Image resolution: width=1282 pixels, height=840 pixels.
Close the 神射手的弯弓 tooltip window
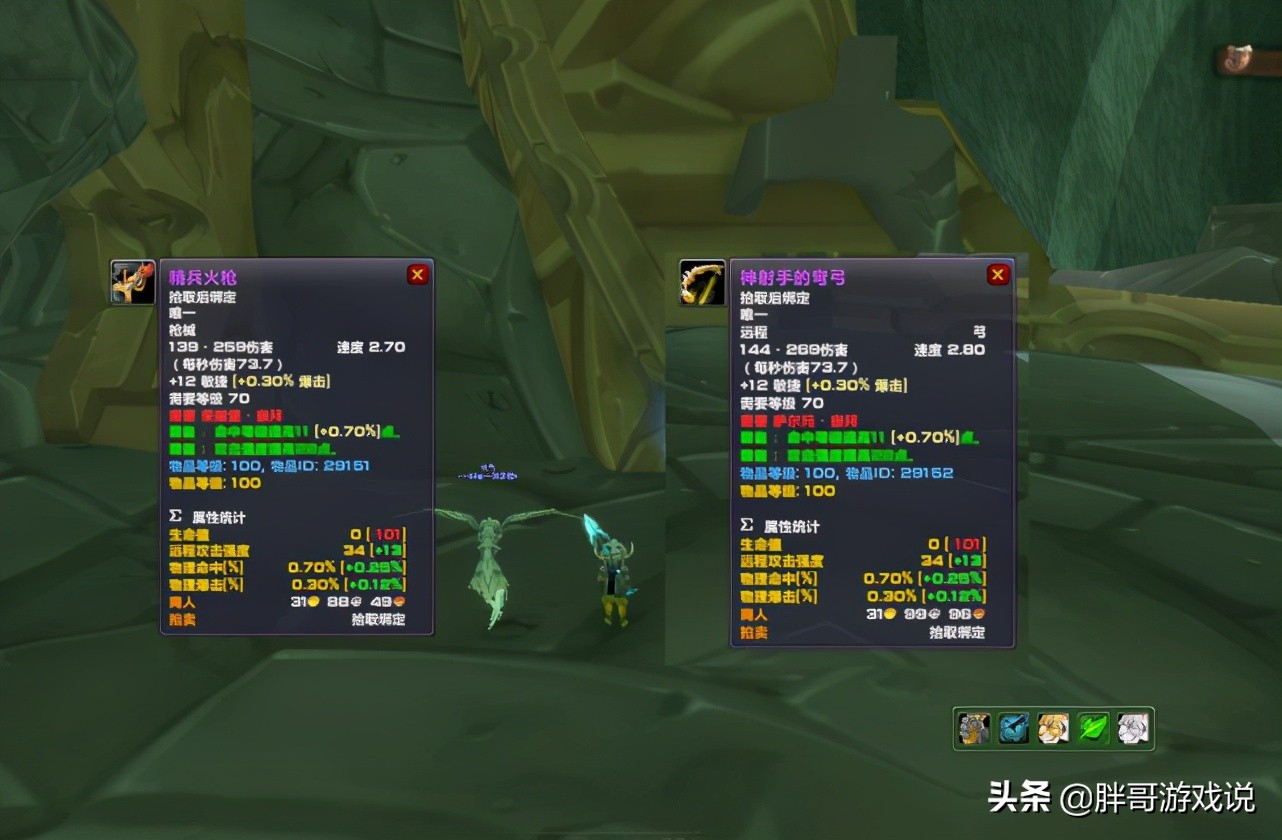coord(997,274)
